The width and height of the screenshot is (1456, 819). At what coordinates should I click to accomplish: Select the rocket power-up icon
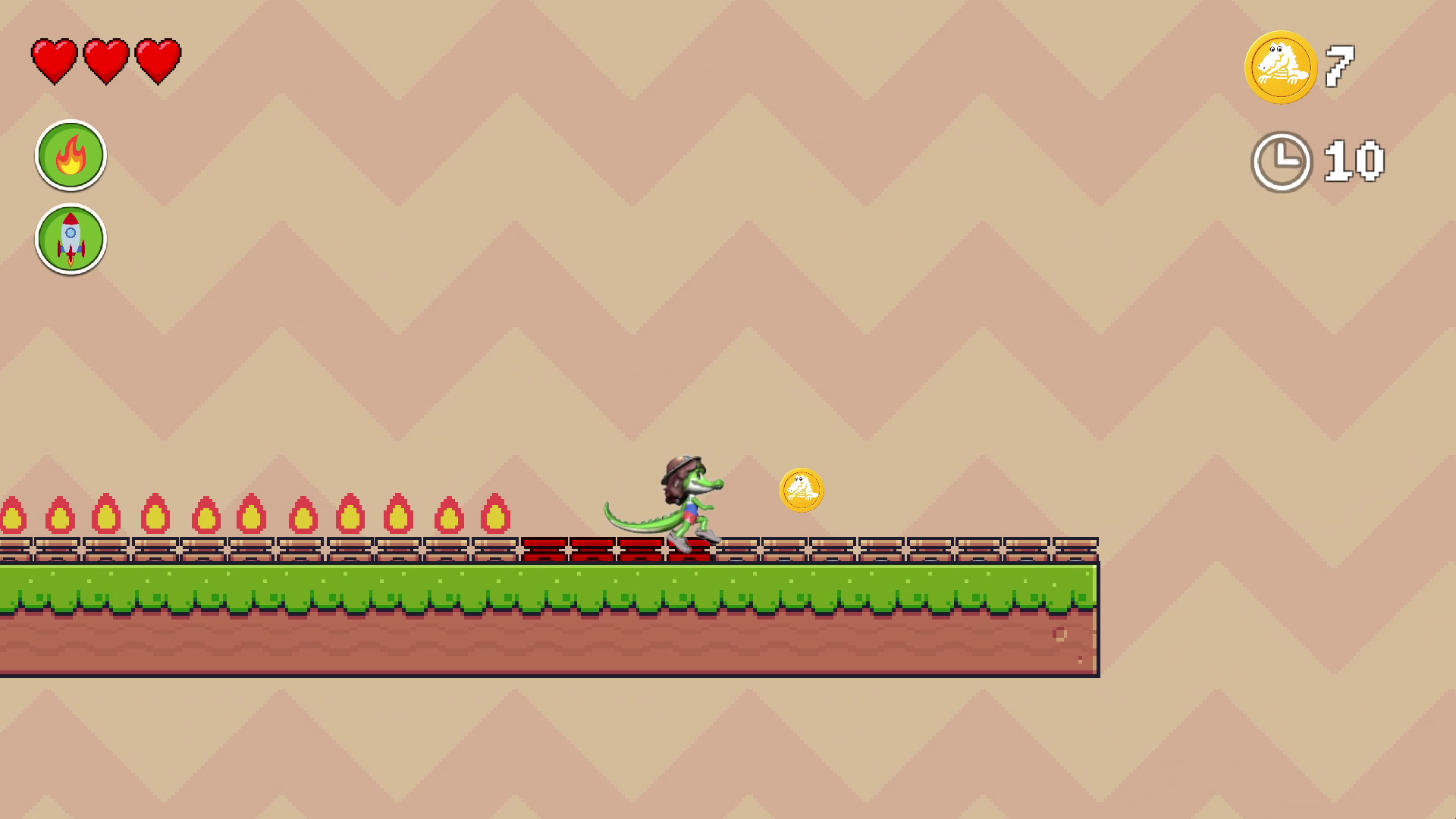coord(71,239)
